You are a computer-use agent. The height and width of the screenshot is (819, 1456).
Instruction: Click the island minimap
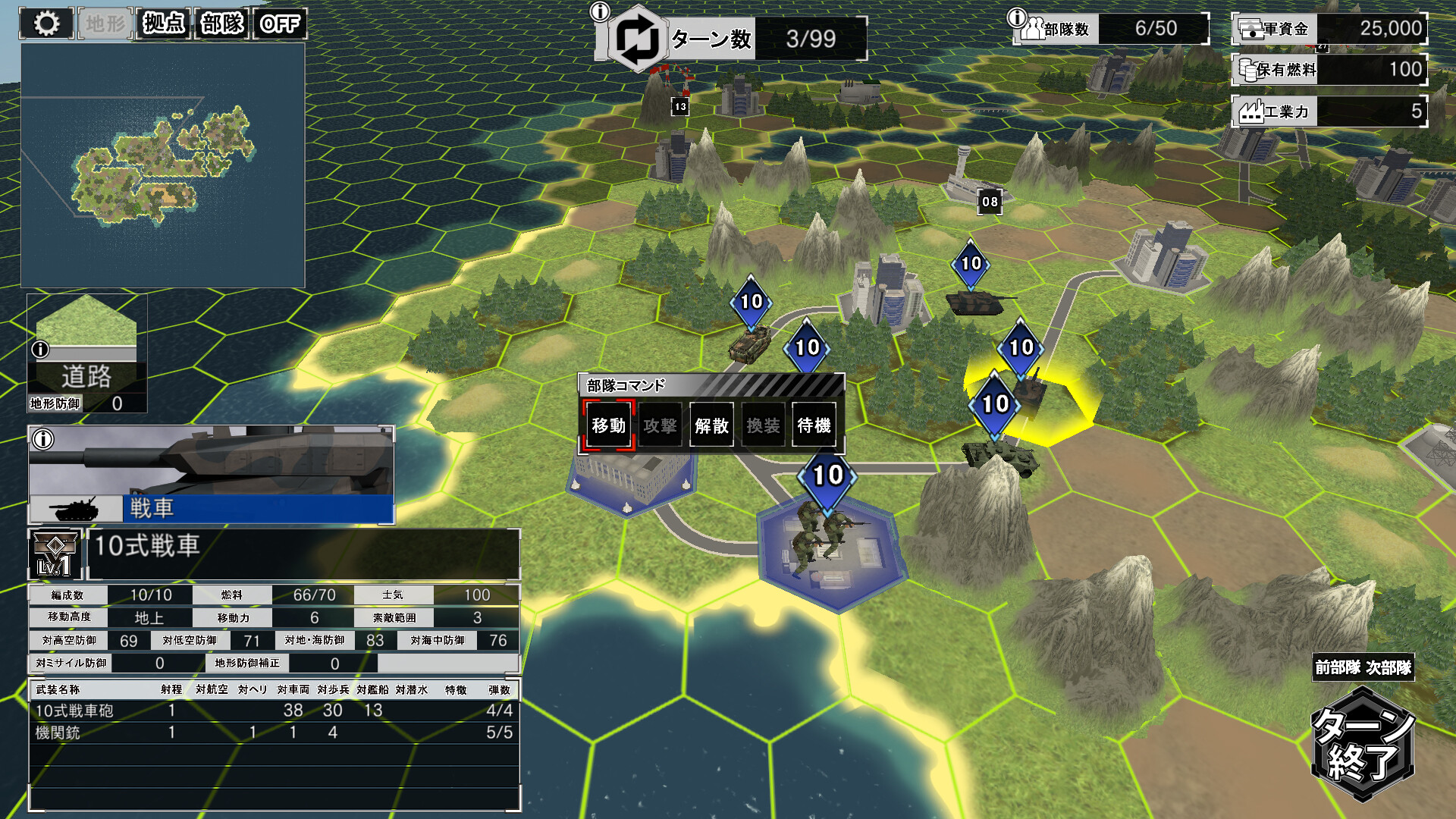pyautogui.click(x=162, y=165)
